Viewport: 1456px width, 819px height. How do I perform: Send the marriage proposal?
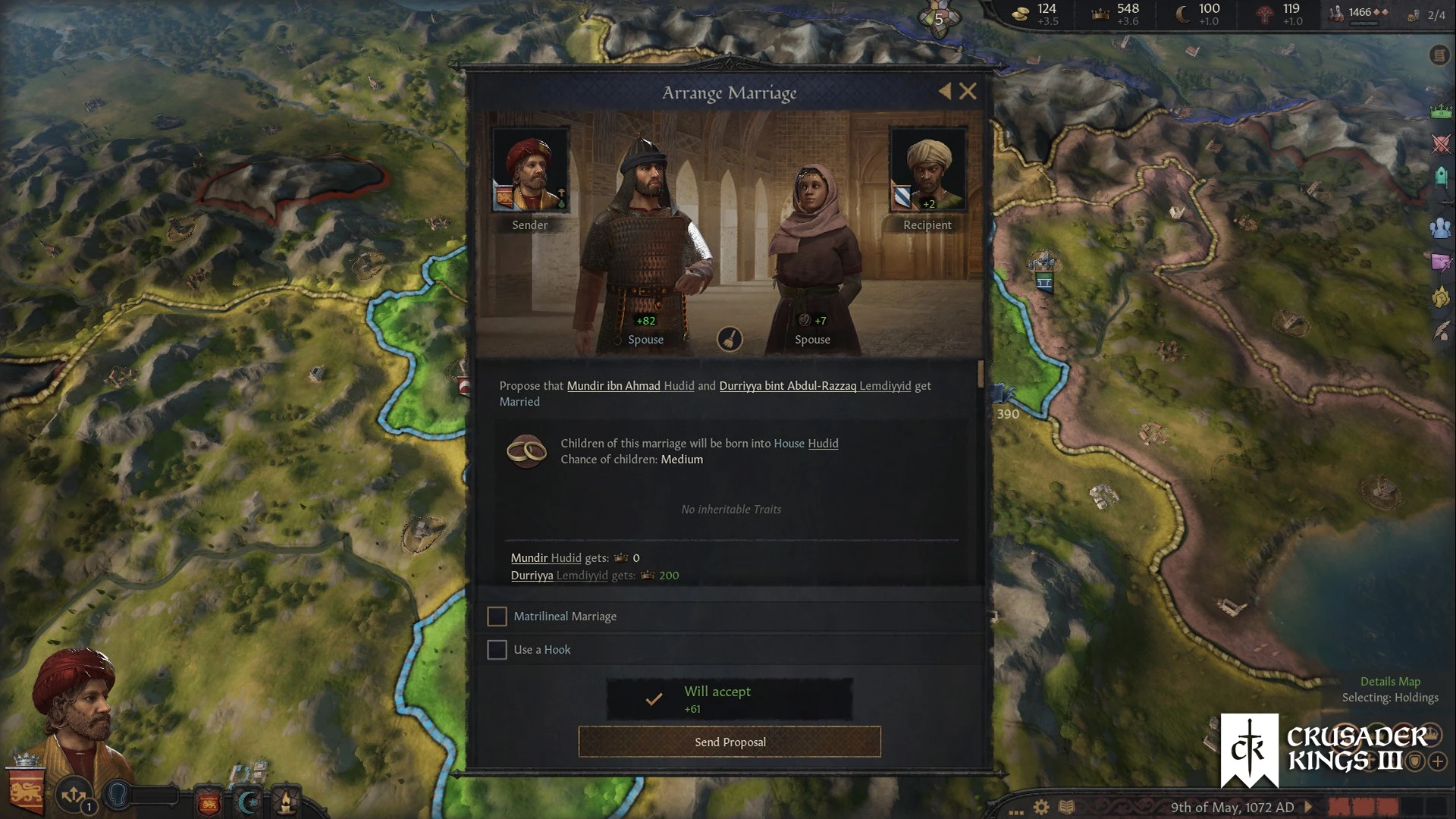[x=730, y=742]
